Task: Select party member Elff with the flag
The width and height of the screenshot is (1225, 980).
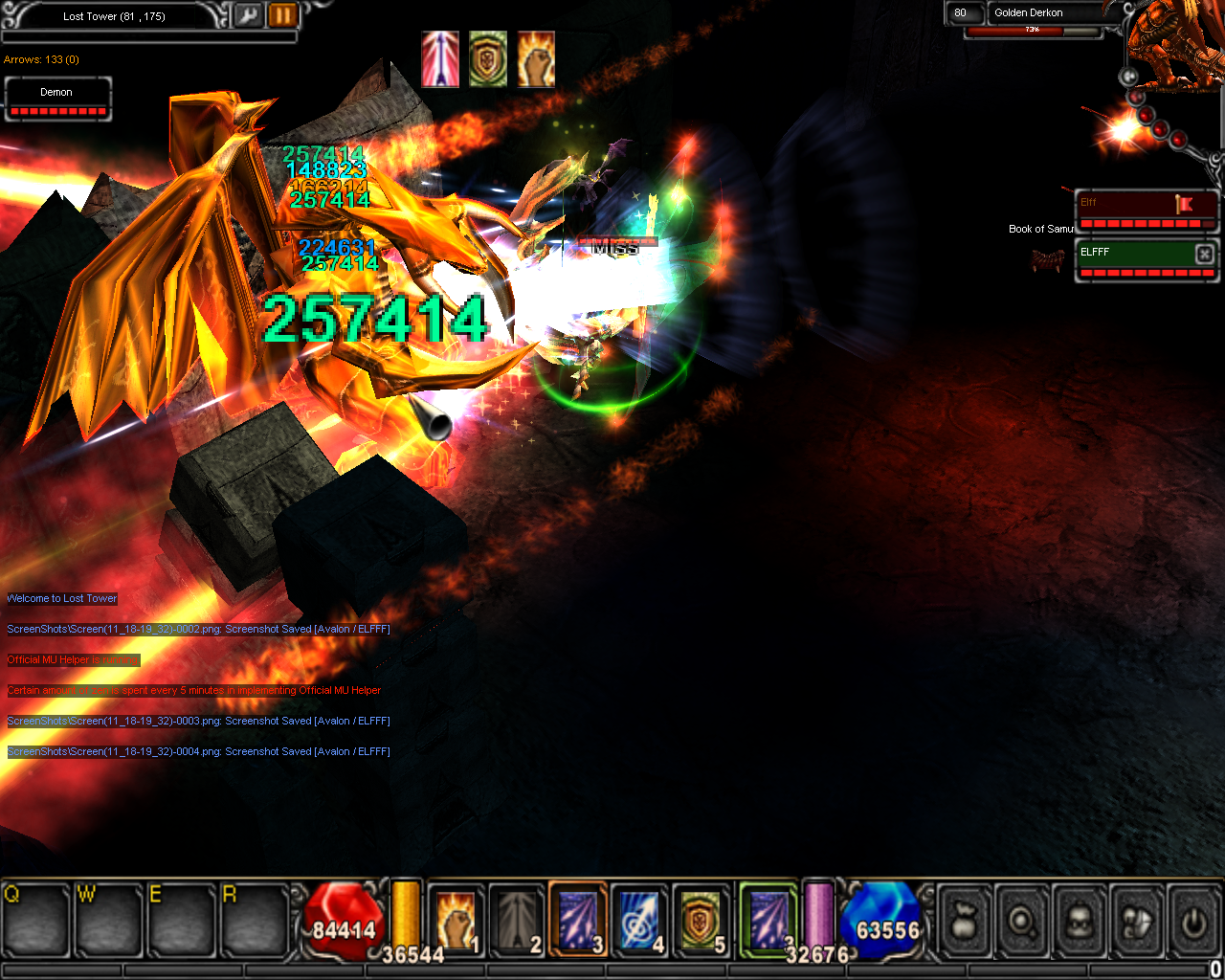Action: (x=1147, y=209)
